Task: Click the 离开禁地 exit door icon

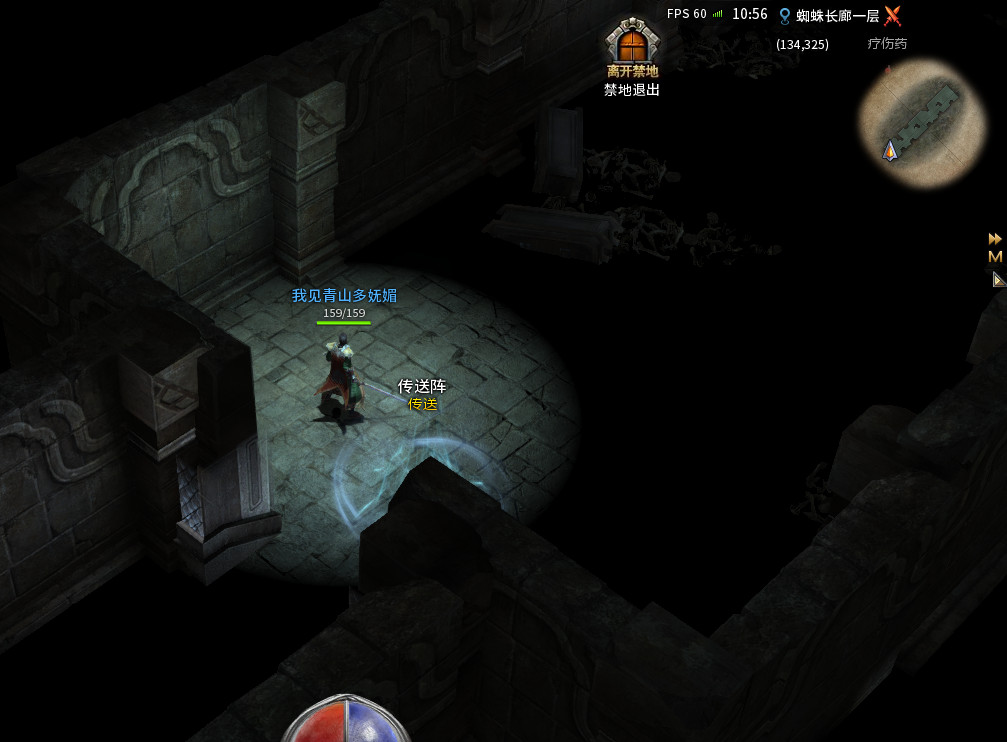Action: click(632, 43)
